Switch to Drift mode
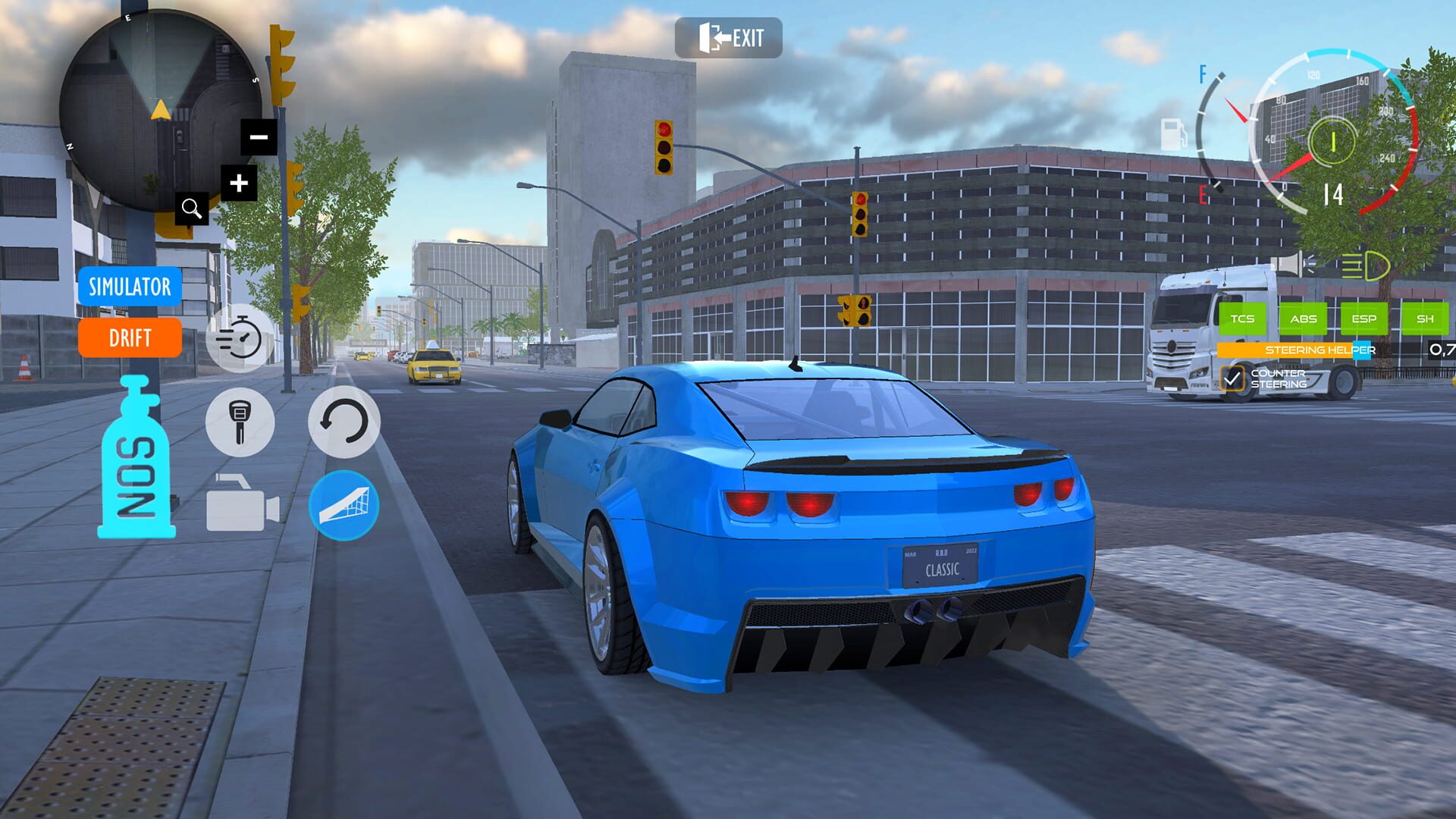Image resolution: width=1456 pixels, height=819 pixels. click(x=129, y=339)
